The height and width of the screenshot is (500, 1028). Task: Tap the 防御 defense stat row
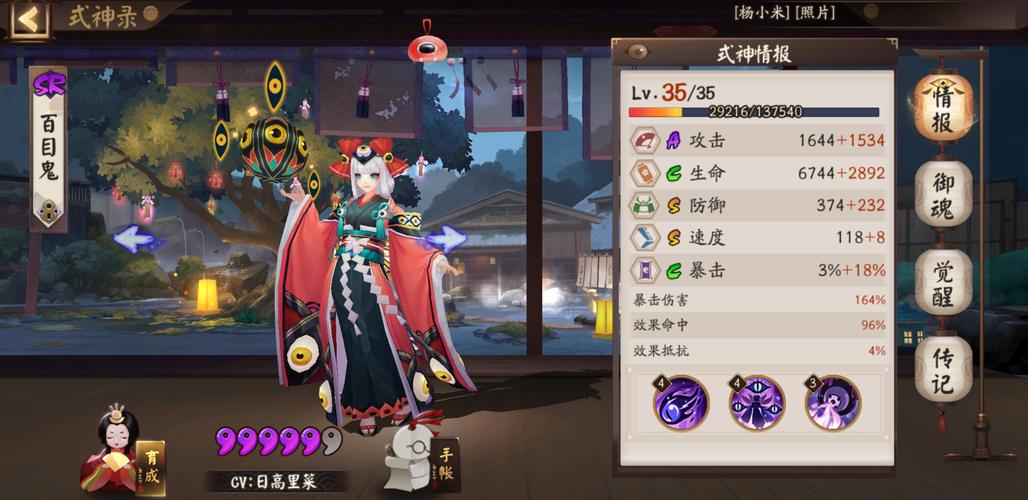tap(757, 205)
